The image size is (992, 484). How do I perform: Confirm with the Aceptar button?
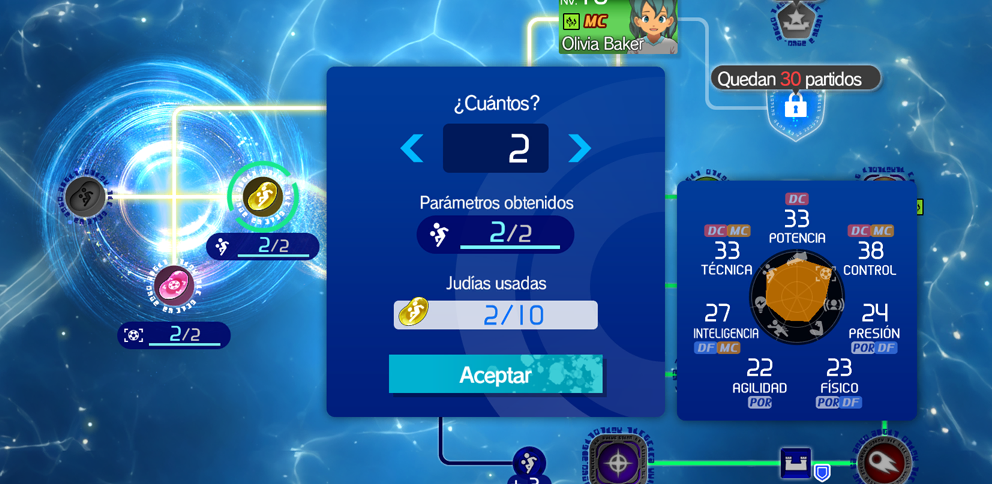point(495,374)
